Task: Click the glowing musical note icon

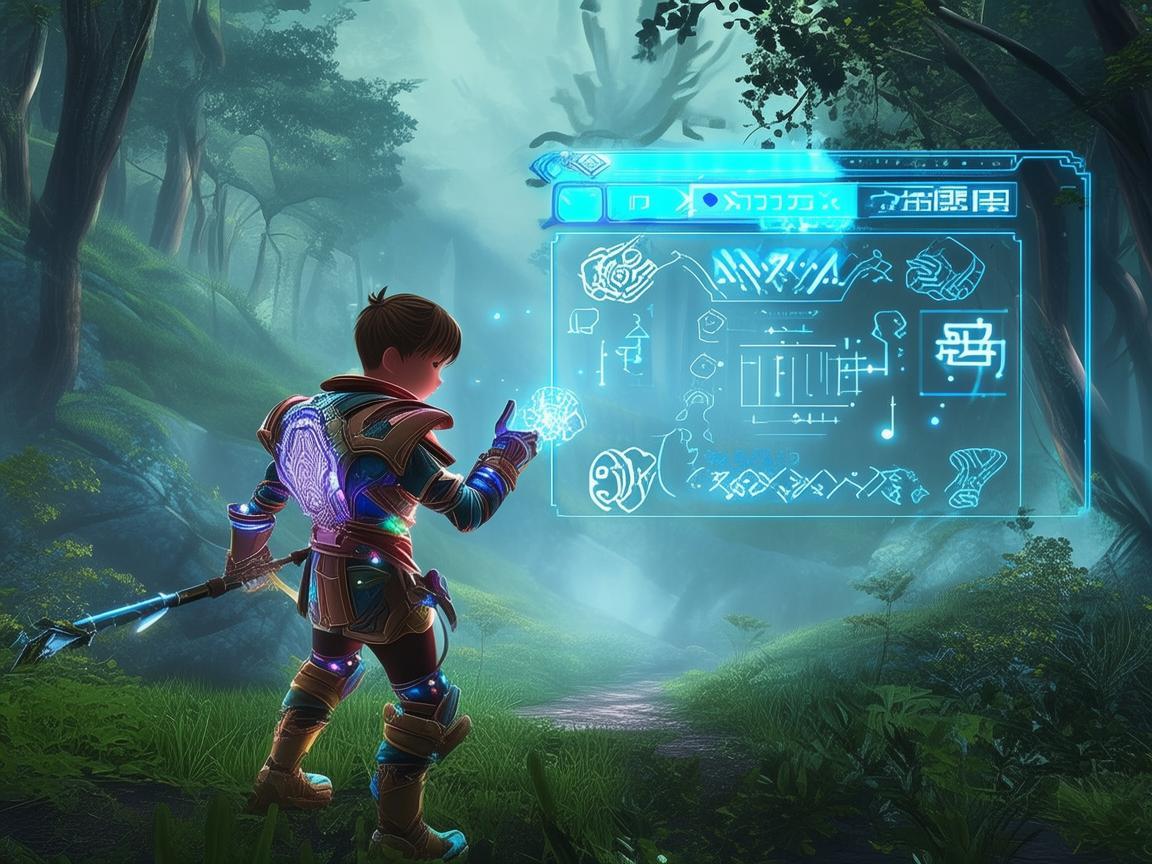Action: coord(888,422)
